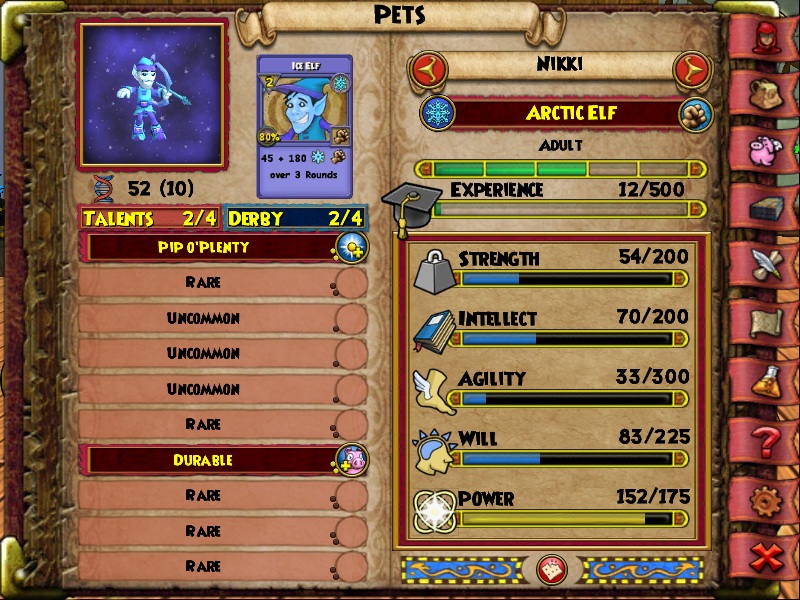Select the Pip O'Plenty talent row

coord(217,247)
